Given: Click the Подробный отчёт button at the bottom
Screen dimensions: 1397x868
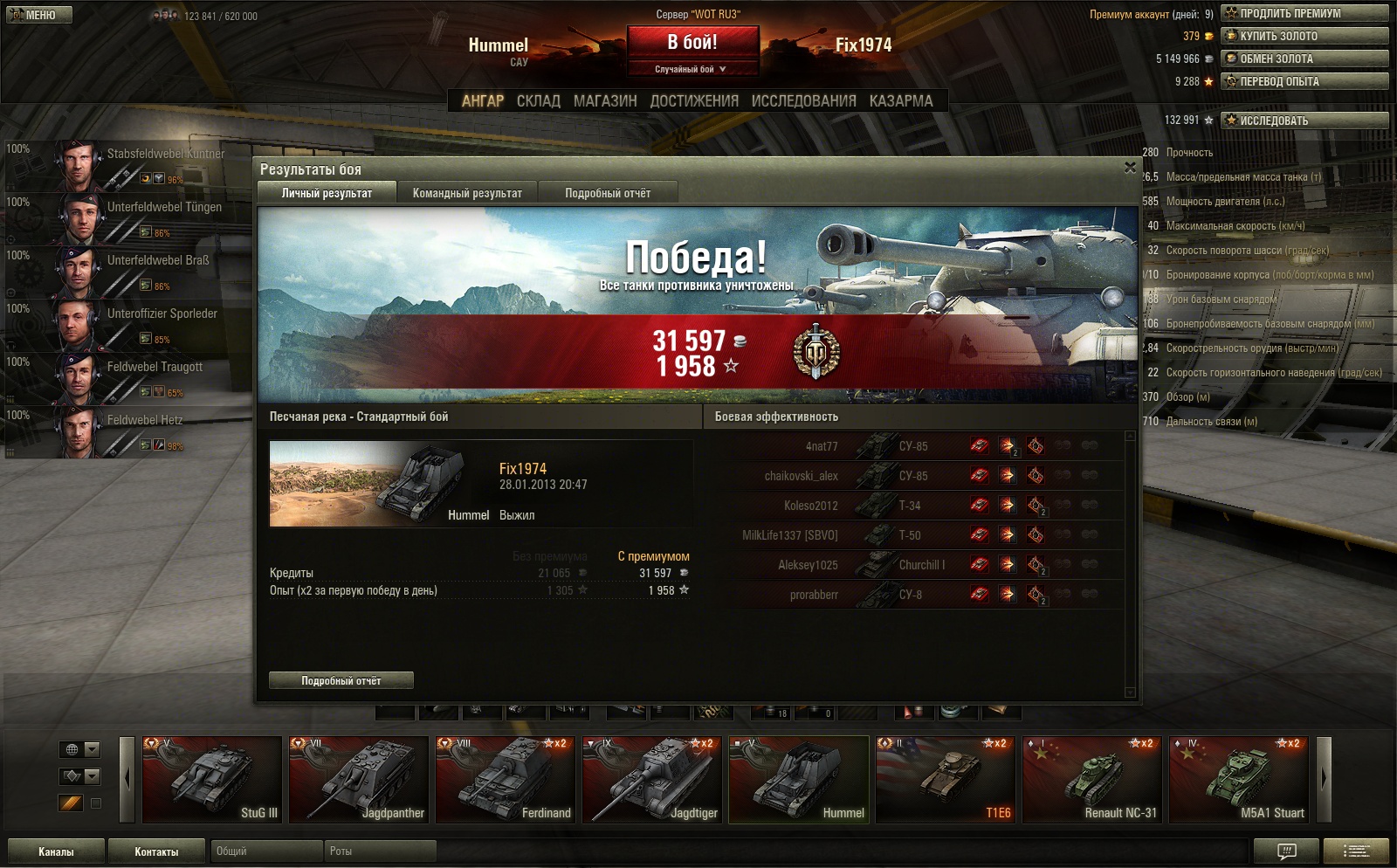Looking at the screenshot, I should 341,680.
